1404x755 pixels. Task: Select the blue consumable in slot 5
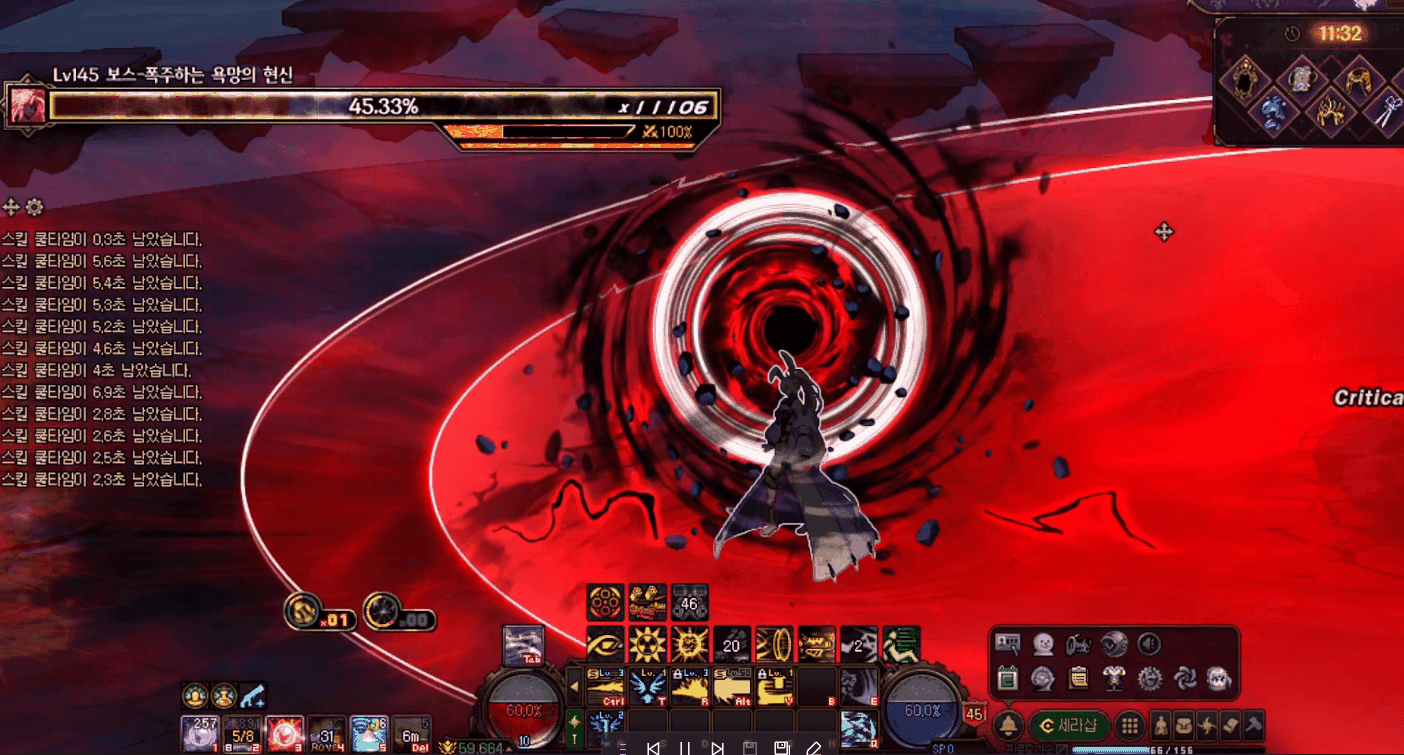(x=369, y=733)
